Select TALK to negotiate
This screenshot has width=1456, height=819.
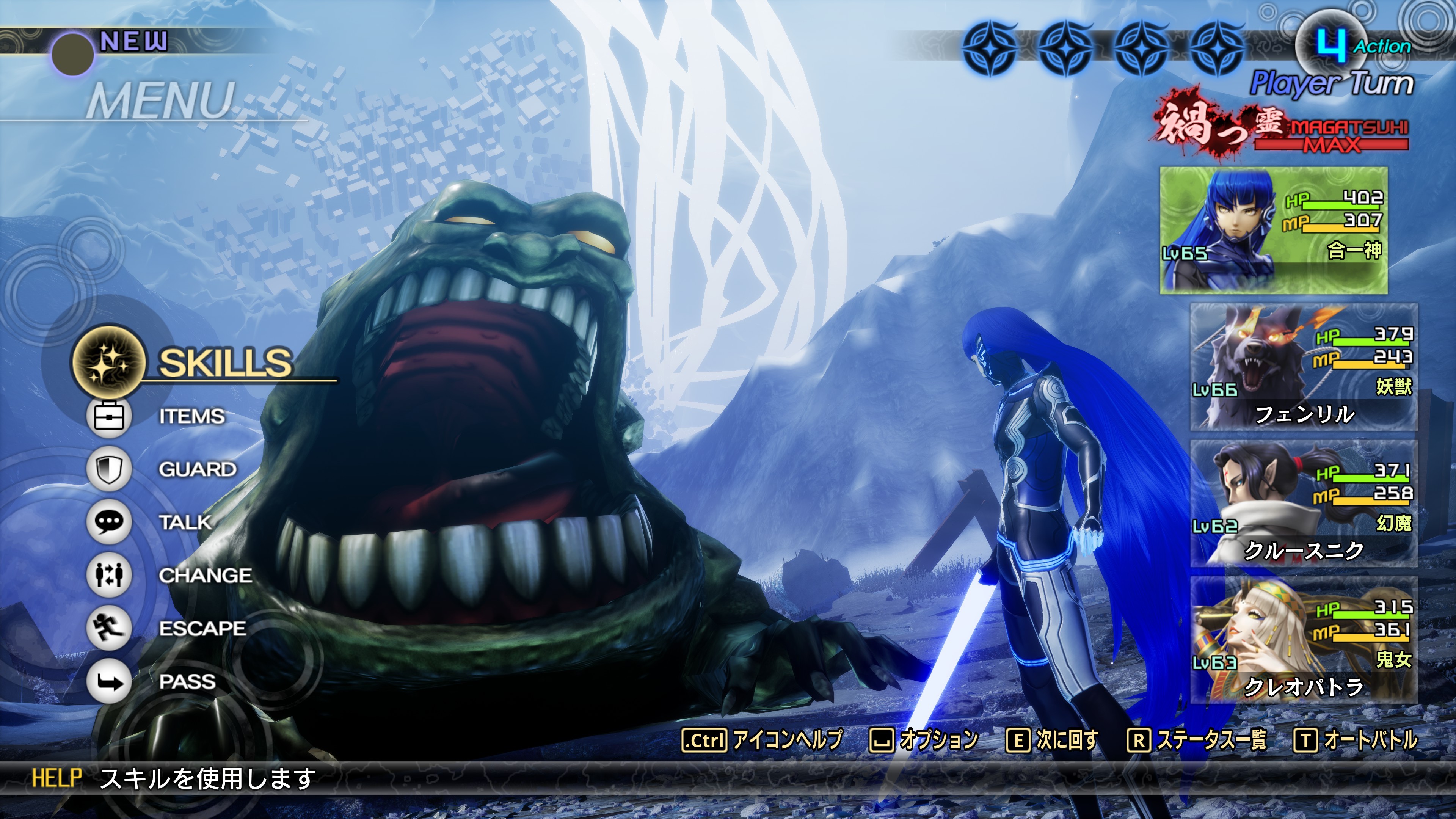click(x=184, y=522)
